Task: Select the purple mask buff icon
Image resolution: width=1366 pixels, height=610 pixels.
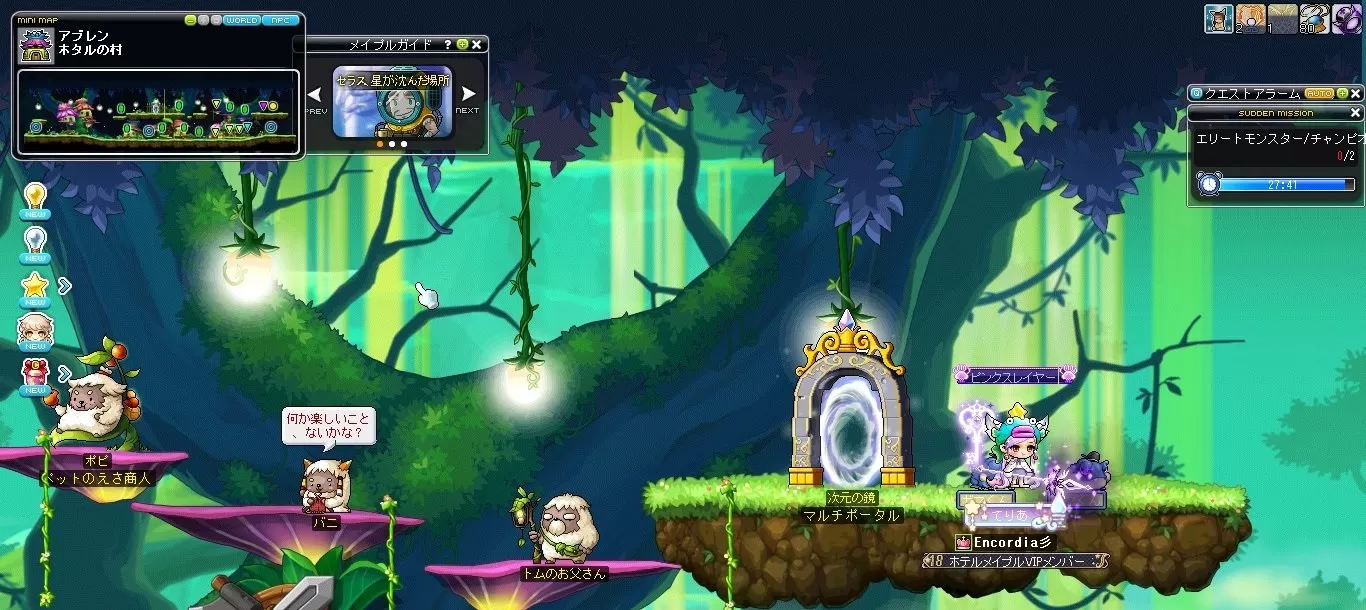Action: pyautogui.click(x=1345, y=19)
